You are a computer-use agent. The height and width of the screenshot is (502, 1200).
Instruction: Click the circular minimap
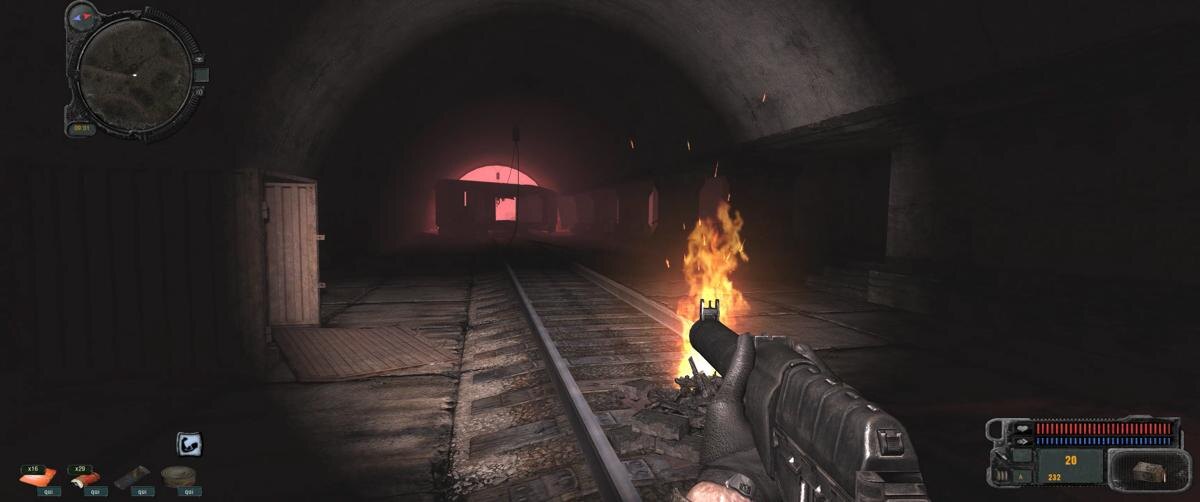point(134,73)
